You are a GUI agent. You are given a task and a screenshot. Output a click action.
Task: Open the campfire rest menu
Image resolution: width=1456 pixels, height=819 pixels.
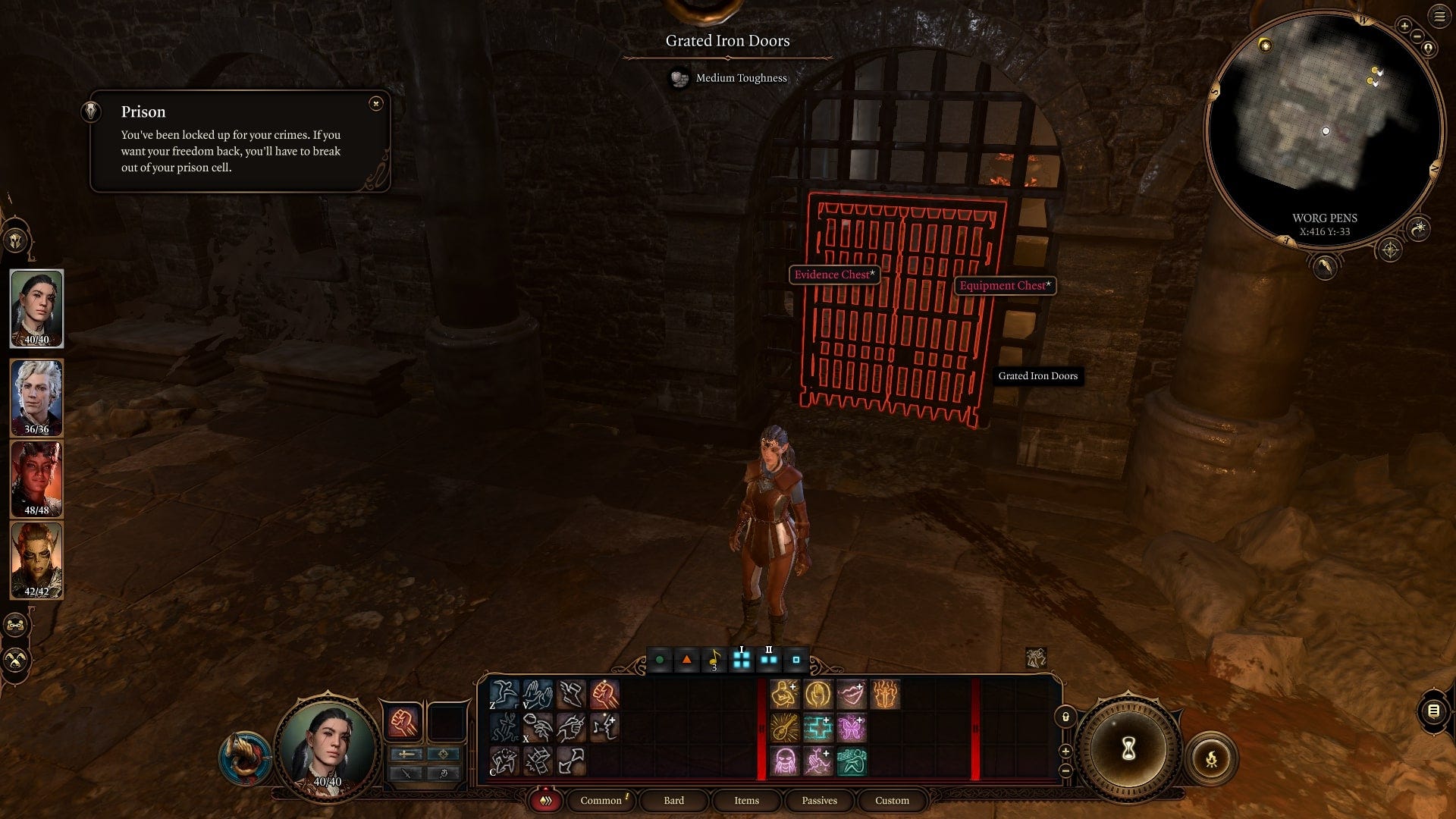pos(1211,758)
